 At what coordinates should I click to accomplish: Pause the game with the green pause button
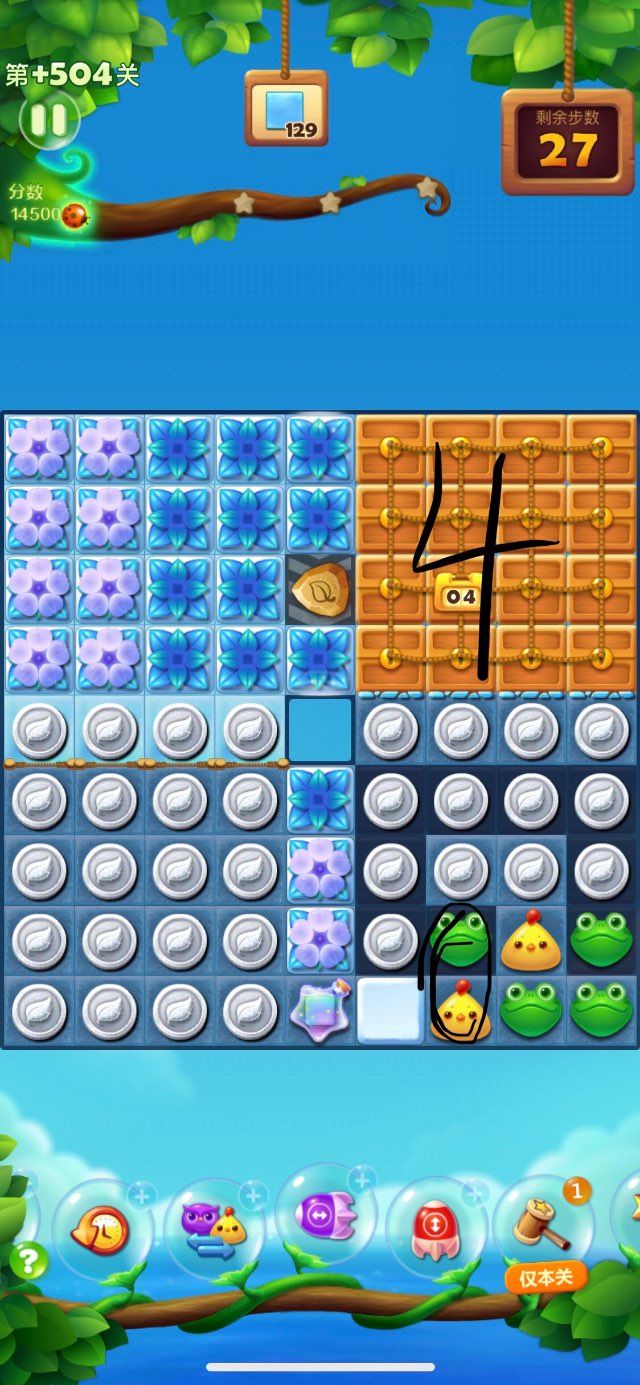point(48,120)
